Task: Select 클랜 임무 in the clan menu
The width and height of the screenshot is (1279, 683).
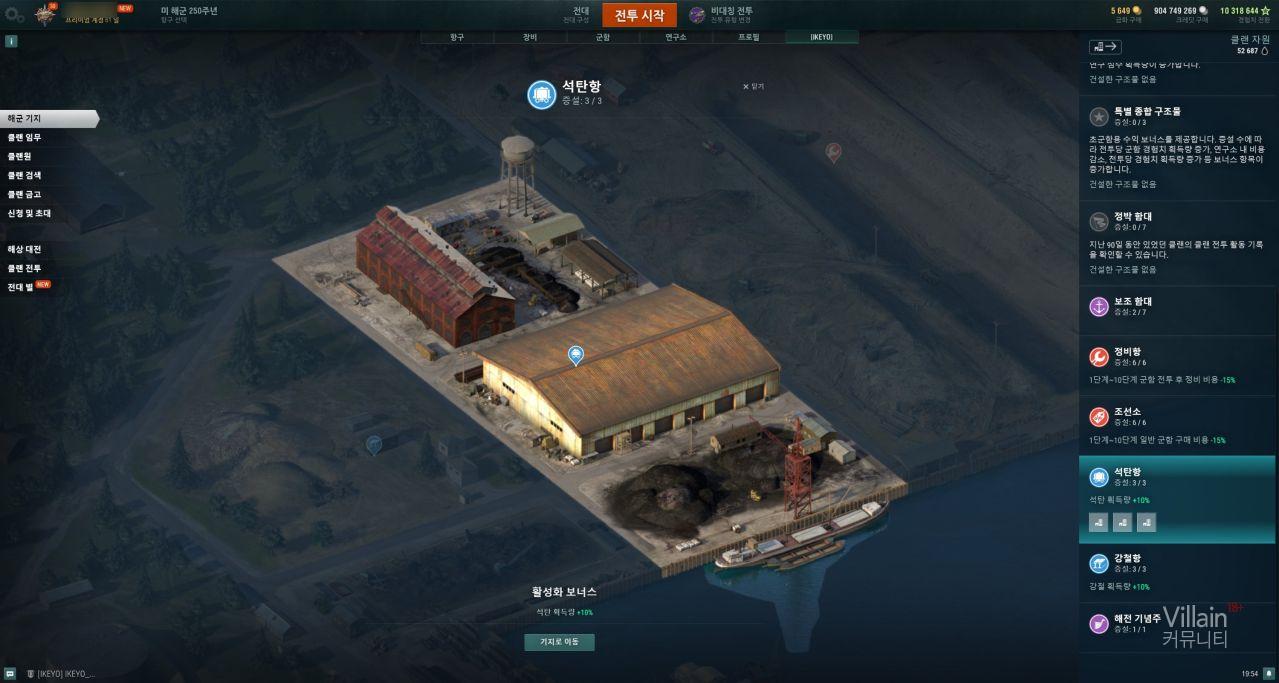Action: [x=25, y=137]
